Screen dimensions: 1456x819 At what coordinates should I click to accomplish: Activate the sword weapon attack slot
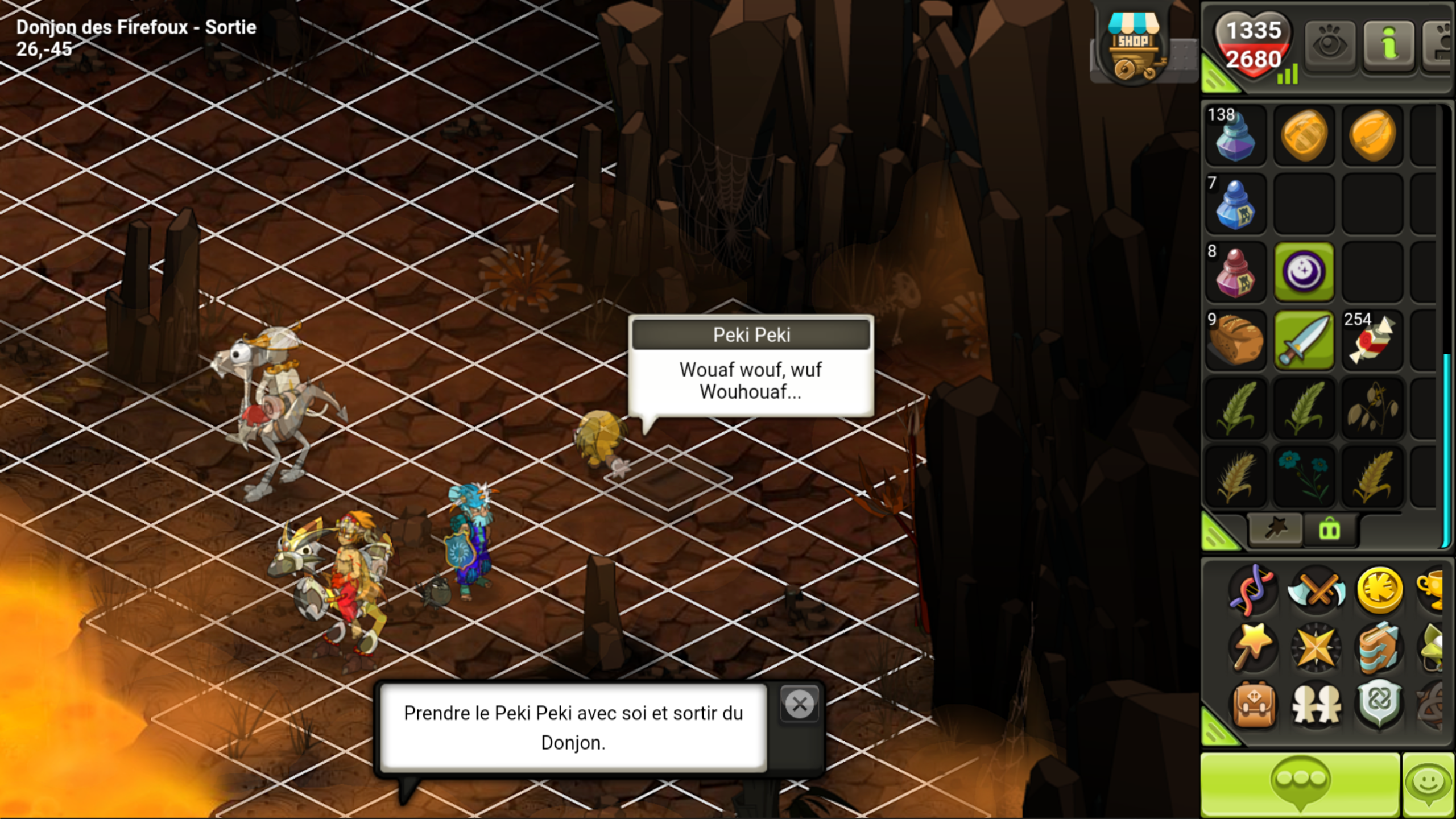click(1304, 340)
